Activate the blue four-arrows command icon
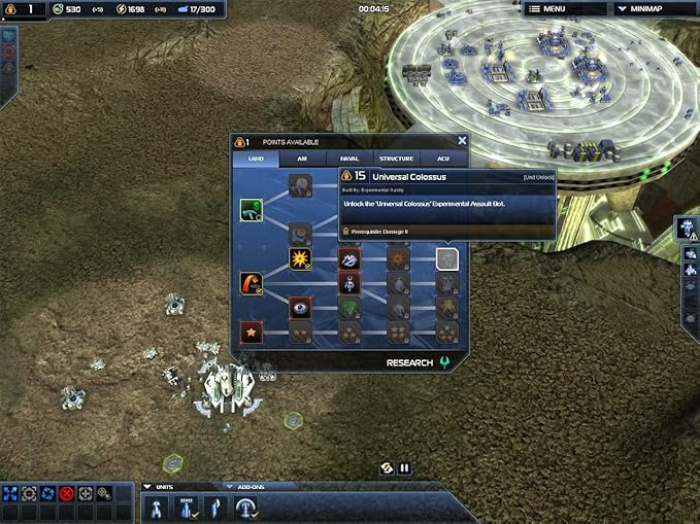 click(x=10, y=493)
